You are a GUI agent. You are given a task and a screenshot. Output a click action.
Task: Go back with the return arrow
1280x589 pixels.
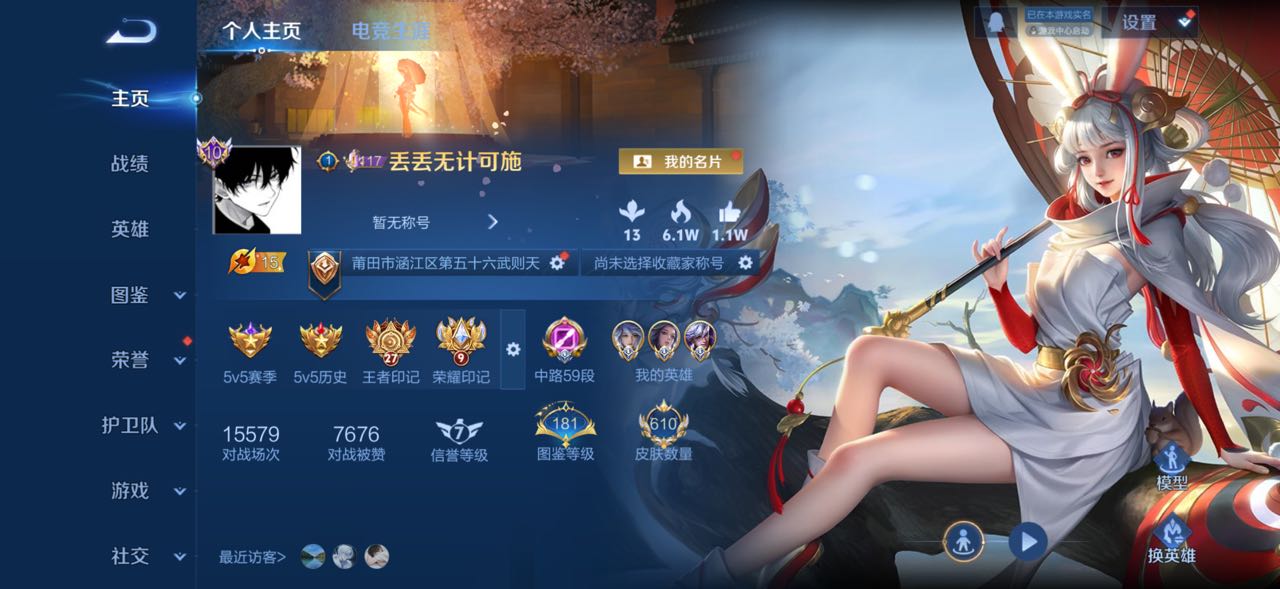coord(131,32)
